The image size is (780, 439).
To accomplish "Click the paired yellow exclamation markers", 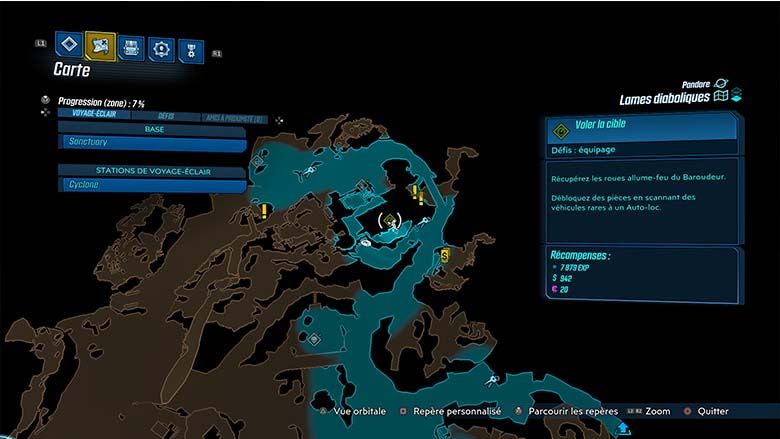I will (417, 193).
